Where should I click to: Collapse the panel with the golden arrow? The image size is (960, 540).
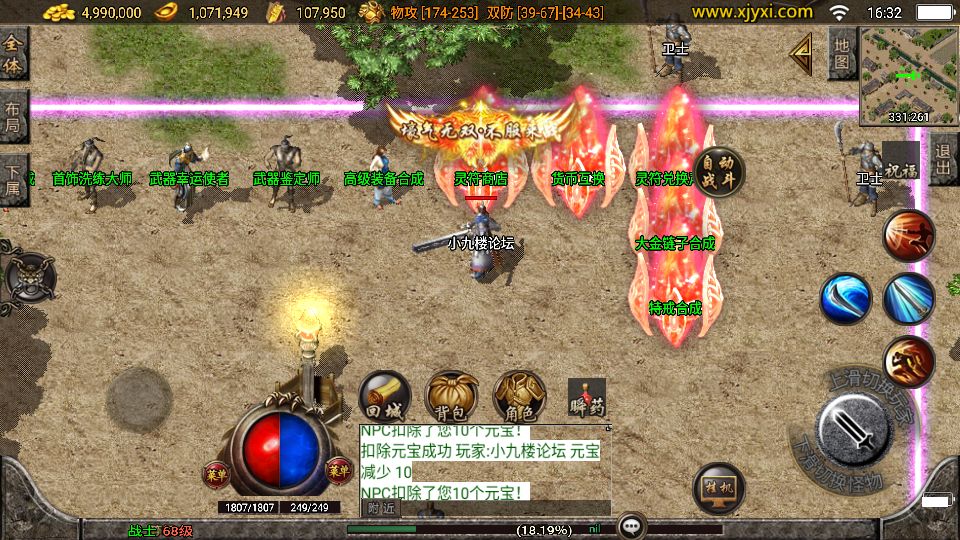coord(800,52)
